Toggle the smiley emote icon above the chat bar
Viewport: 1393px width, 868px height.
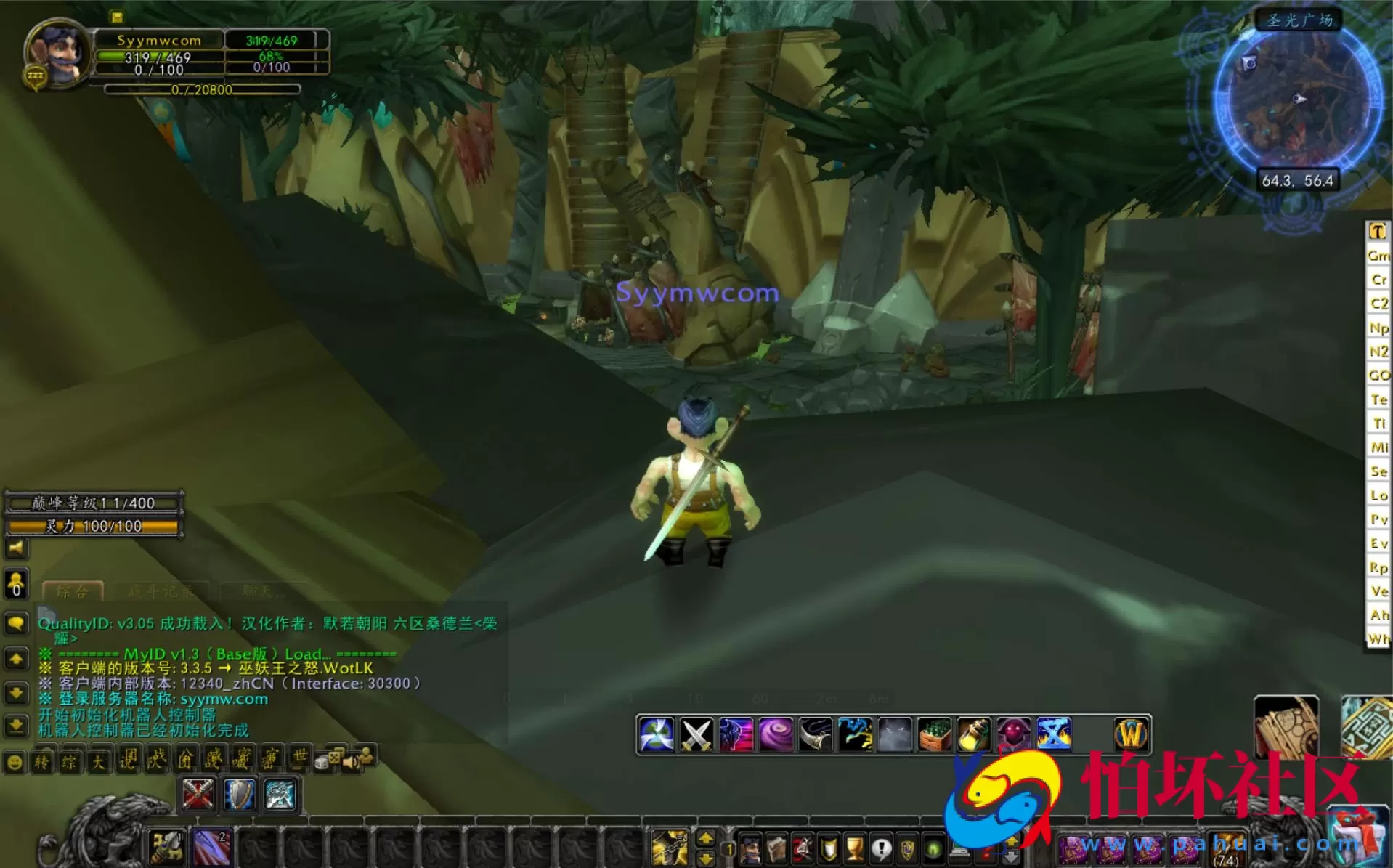pyautogui.click(x=14, y=761)
